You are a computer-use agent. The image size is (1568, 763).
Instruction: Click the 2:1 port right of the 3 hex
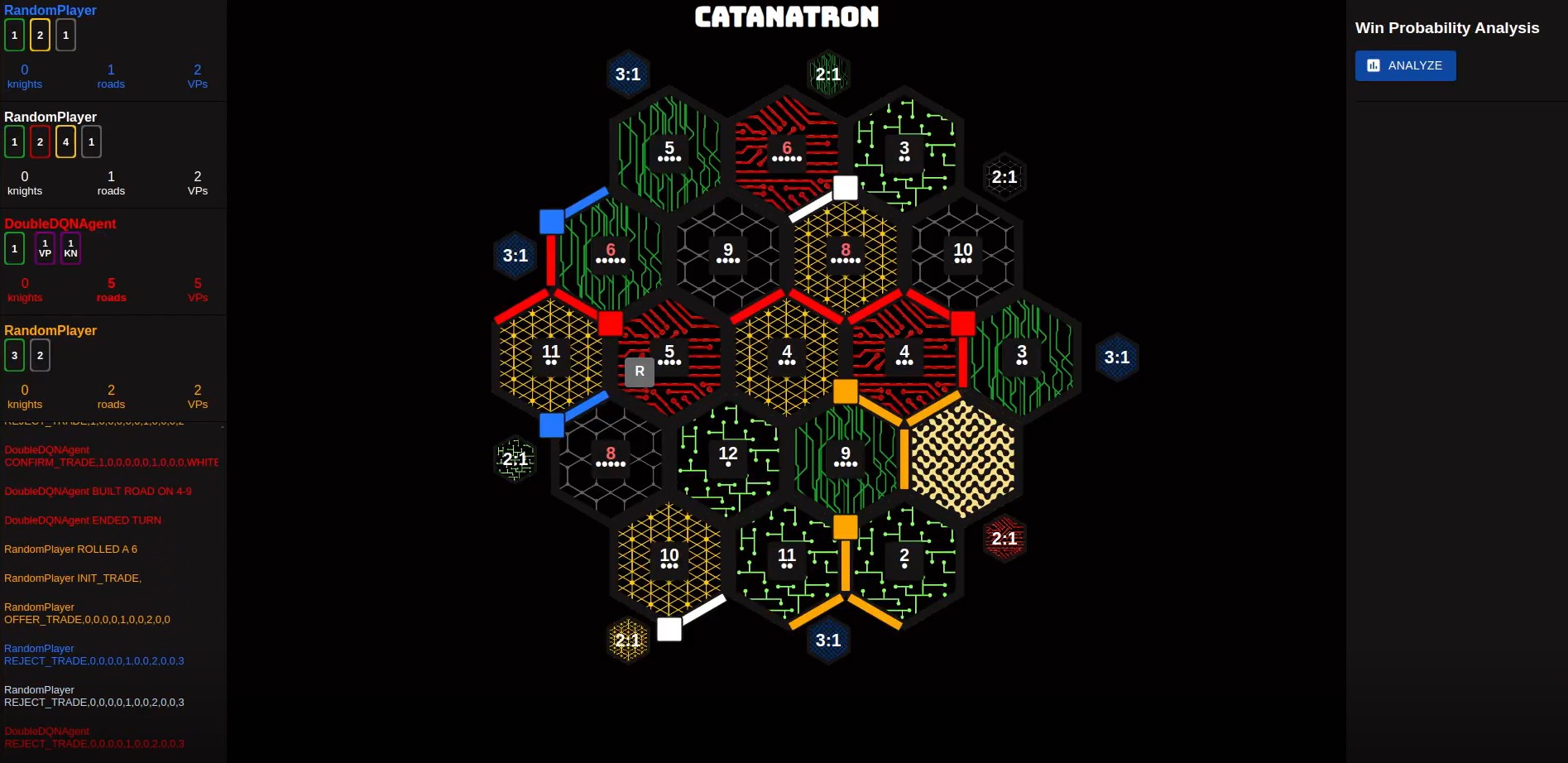1005,176
